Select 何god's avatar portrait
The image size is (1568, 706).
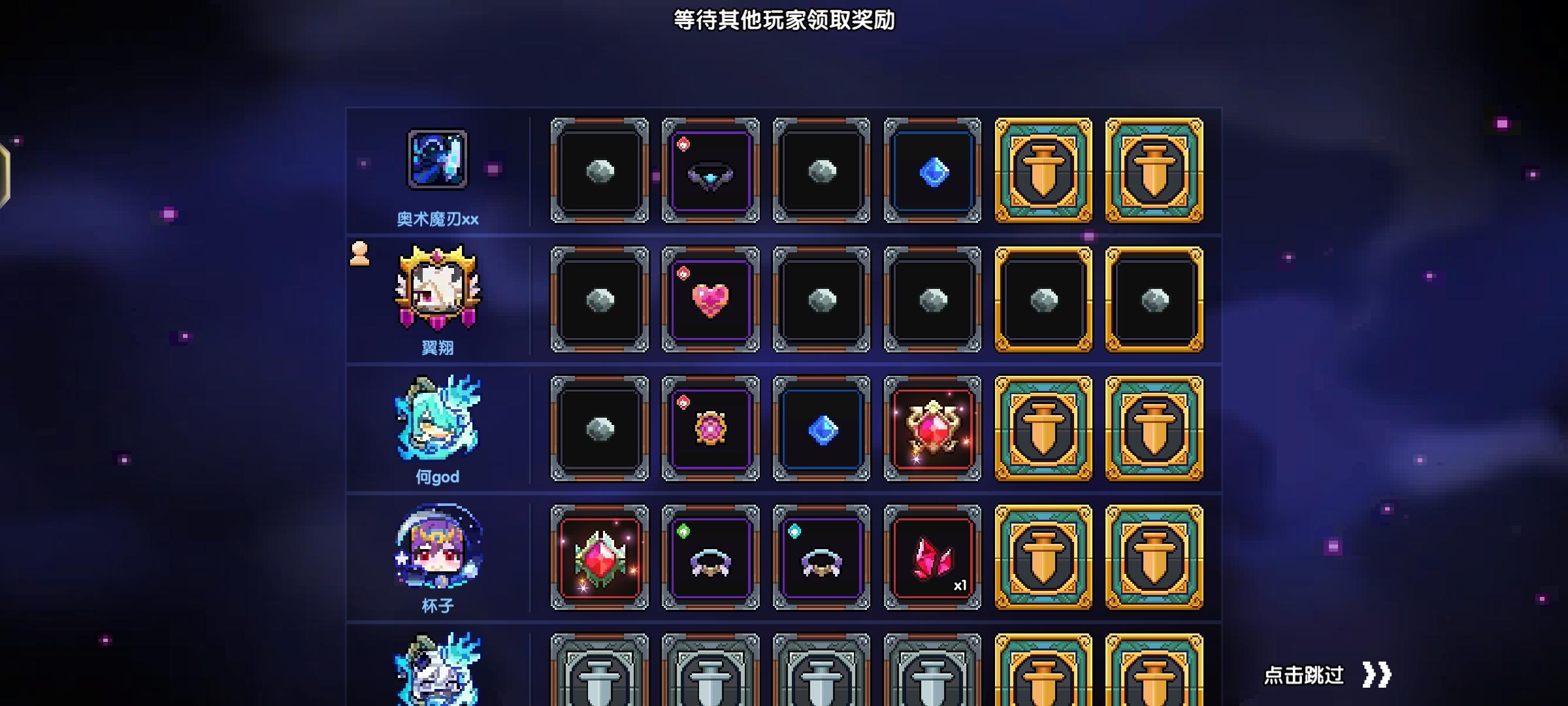point(436,418)
